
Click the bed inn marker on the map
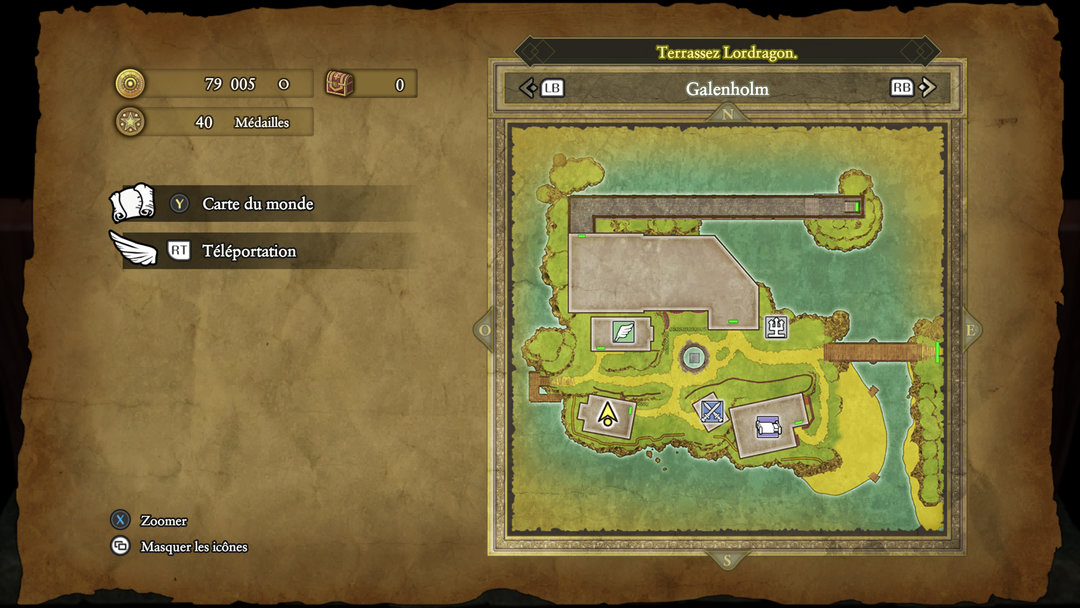pyautogui.click(x=767, y=427)
